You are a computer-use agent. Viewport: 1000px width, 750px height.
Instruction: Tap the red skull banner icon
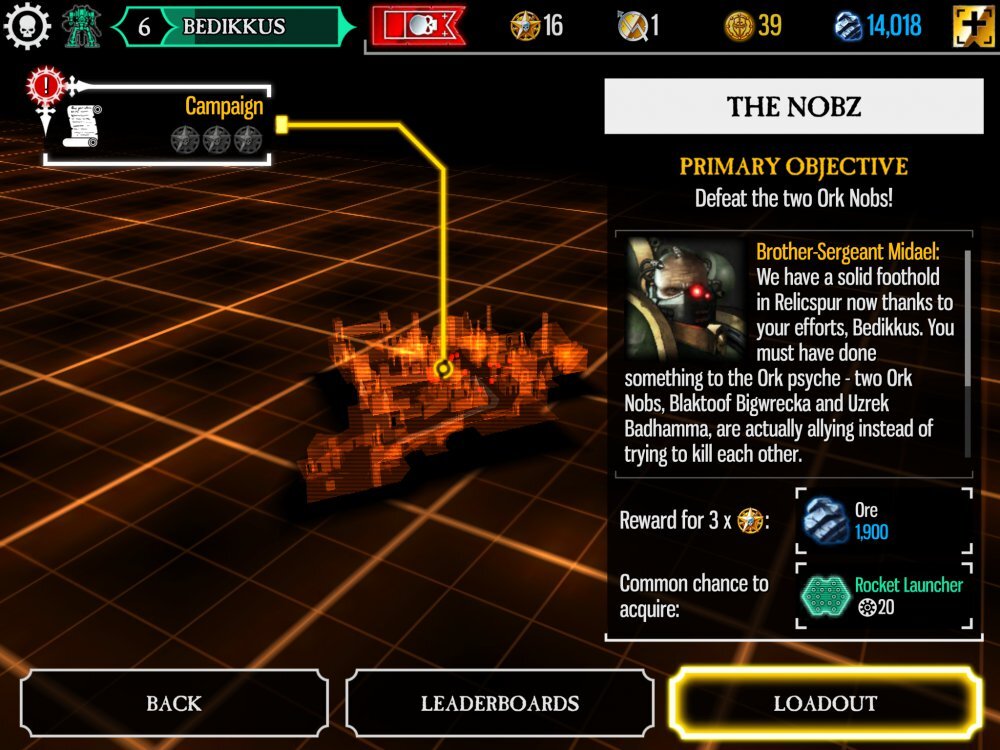pyautogui.click(x=417, y=26)
